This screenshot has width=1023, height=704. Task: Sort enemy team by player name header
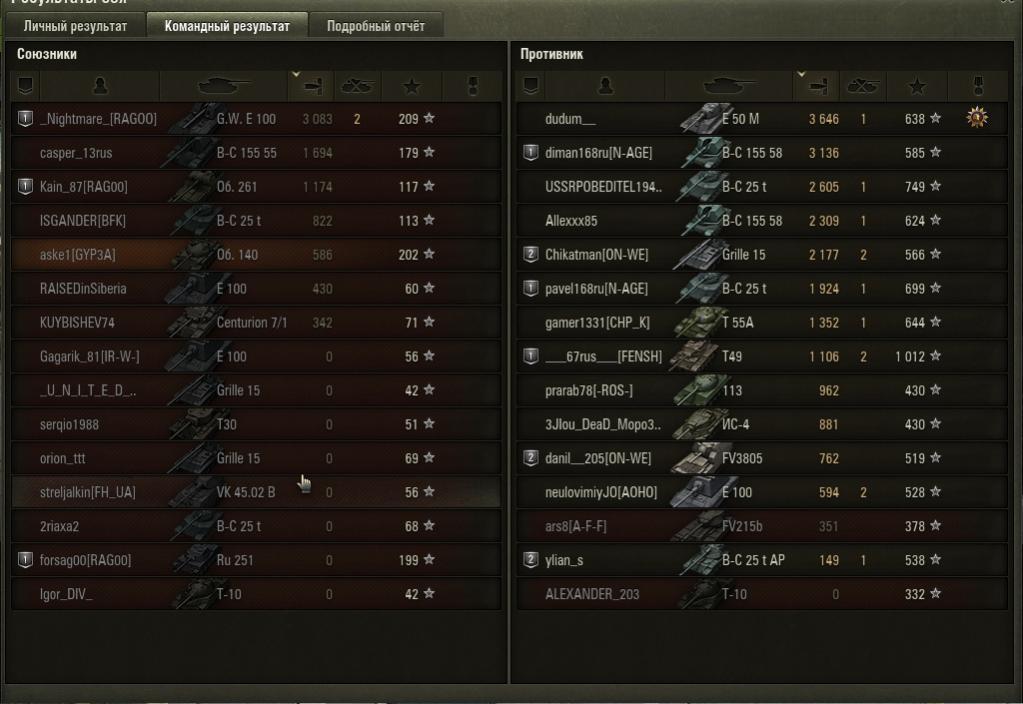604,86
